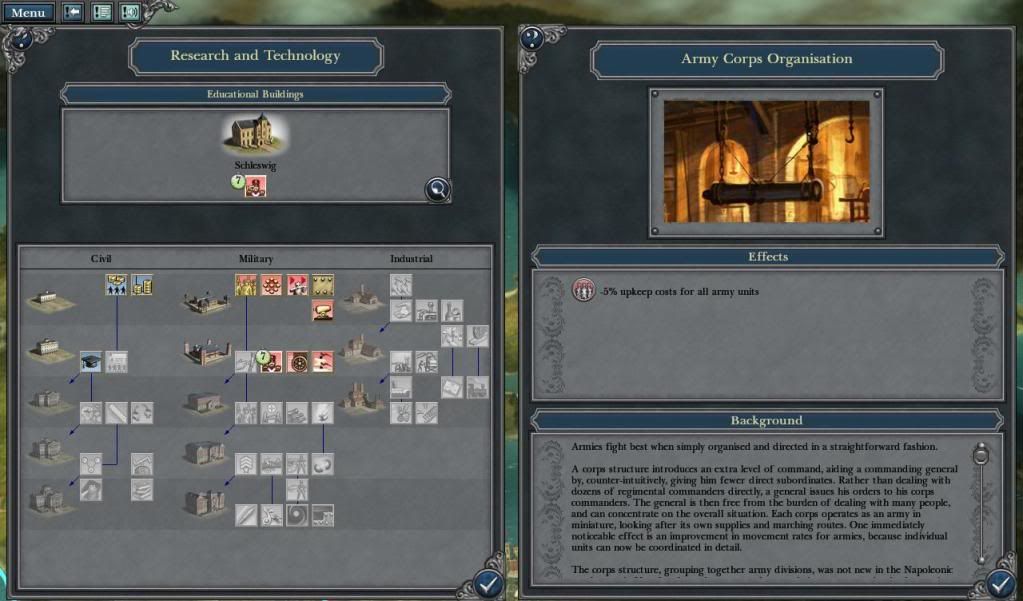Close the Army Corps Organisation panel
The width and height of the screenshot is (1023, 601).
(1001, 584)
